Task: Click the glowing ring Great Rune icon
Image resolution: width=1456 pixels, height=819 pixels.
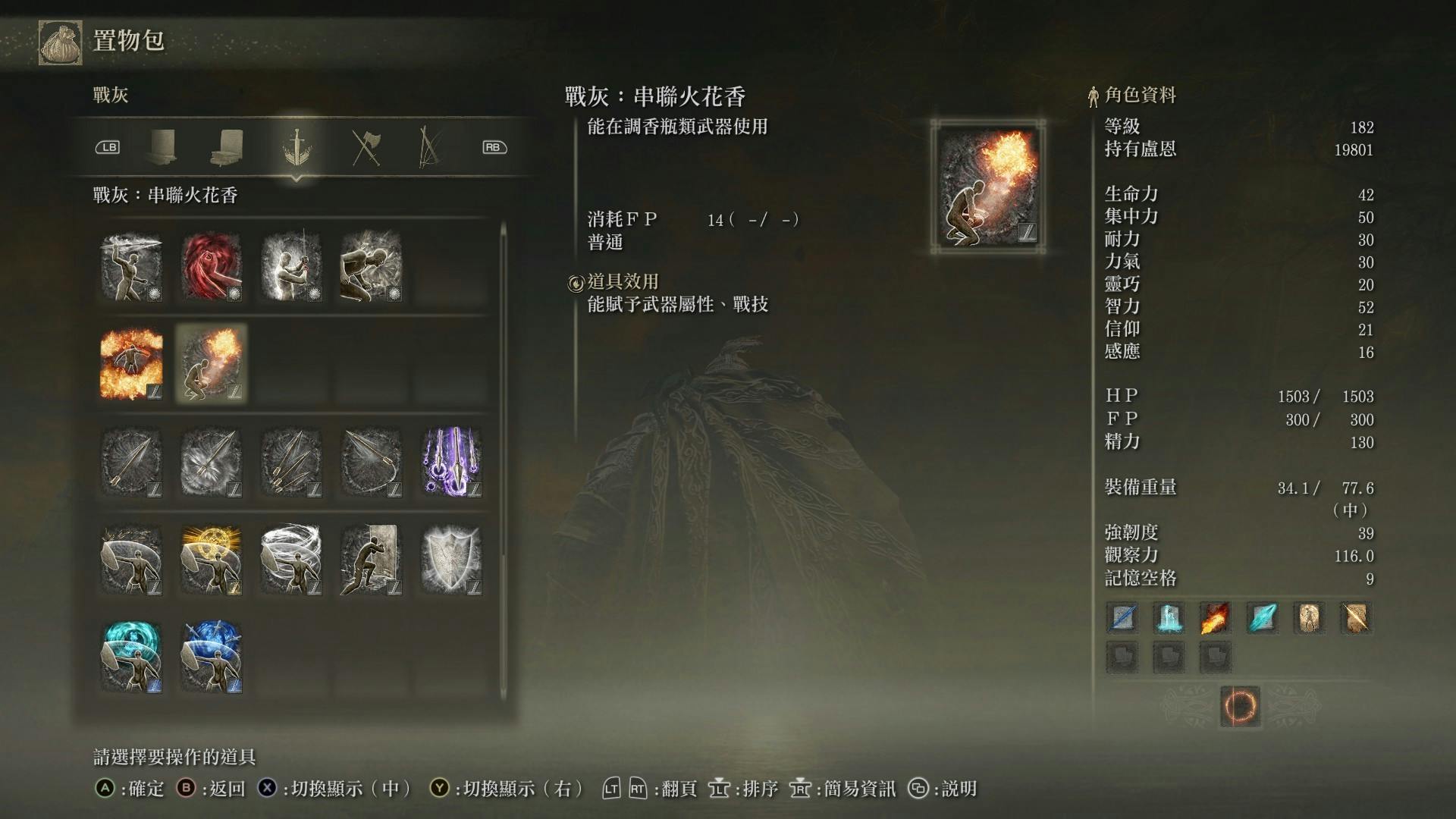Action: [x=1240, y=707]
